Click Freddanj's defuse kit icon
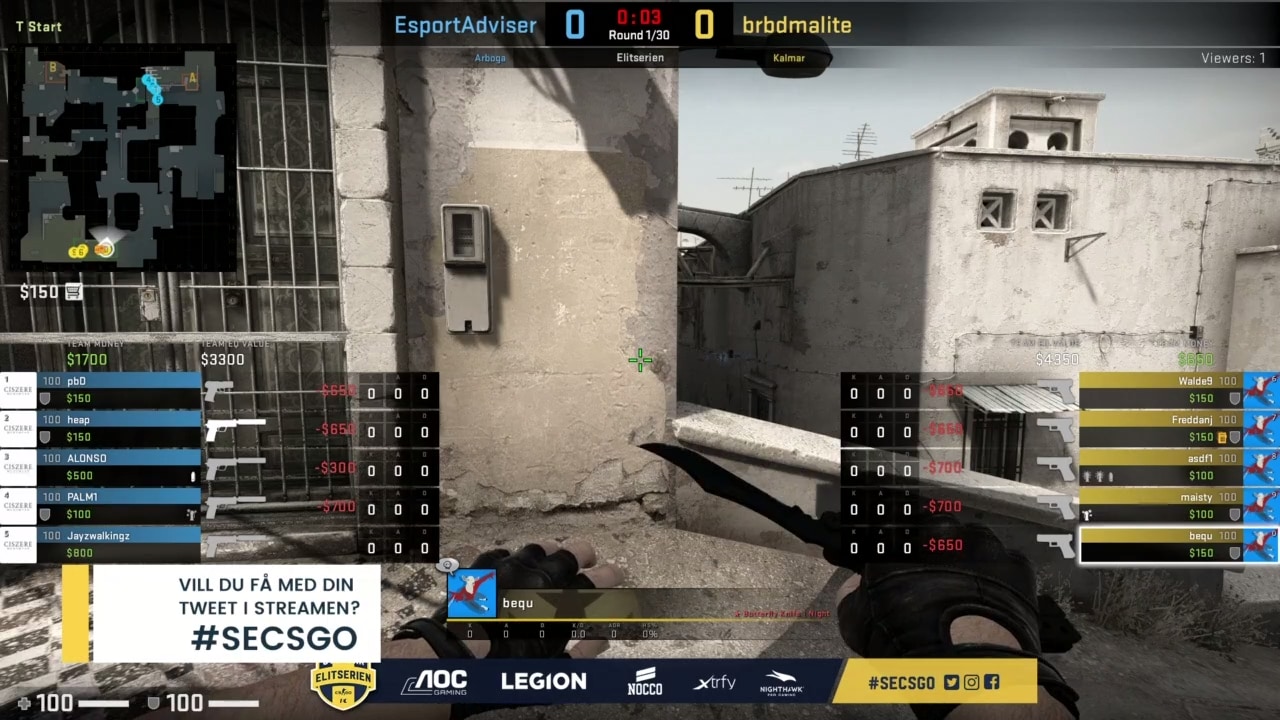This screenshot has width=1280, height=720. coord(1223,437)
